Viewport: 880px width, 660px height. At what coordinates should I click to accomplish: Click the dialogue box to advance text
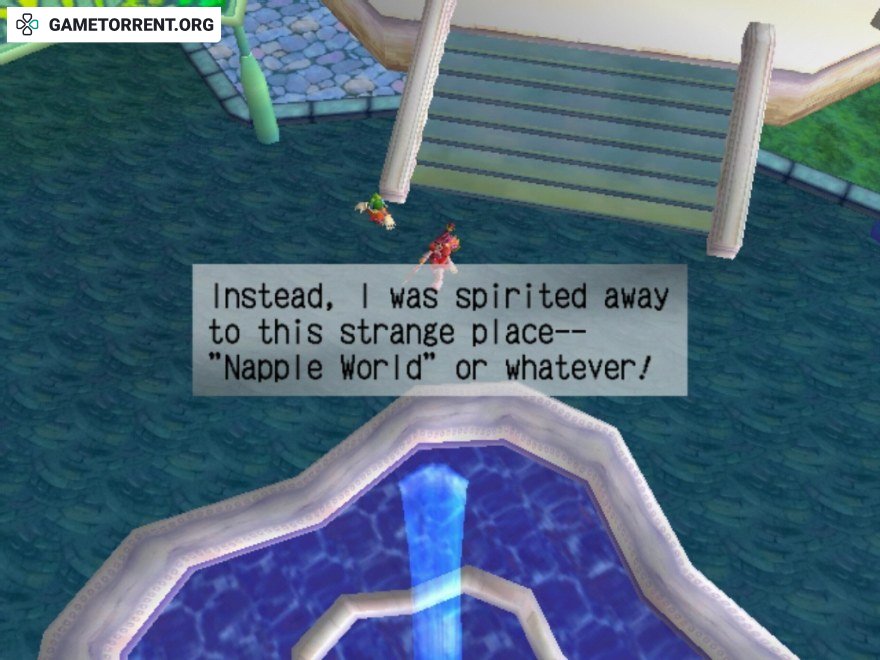click(439, 331)
